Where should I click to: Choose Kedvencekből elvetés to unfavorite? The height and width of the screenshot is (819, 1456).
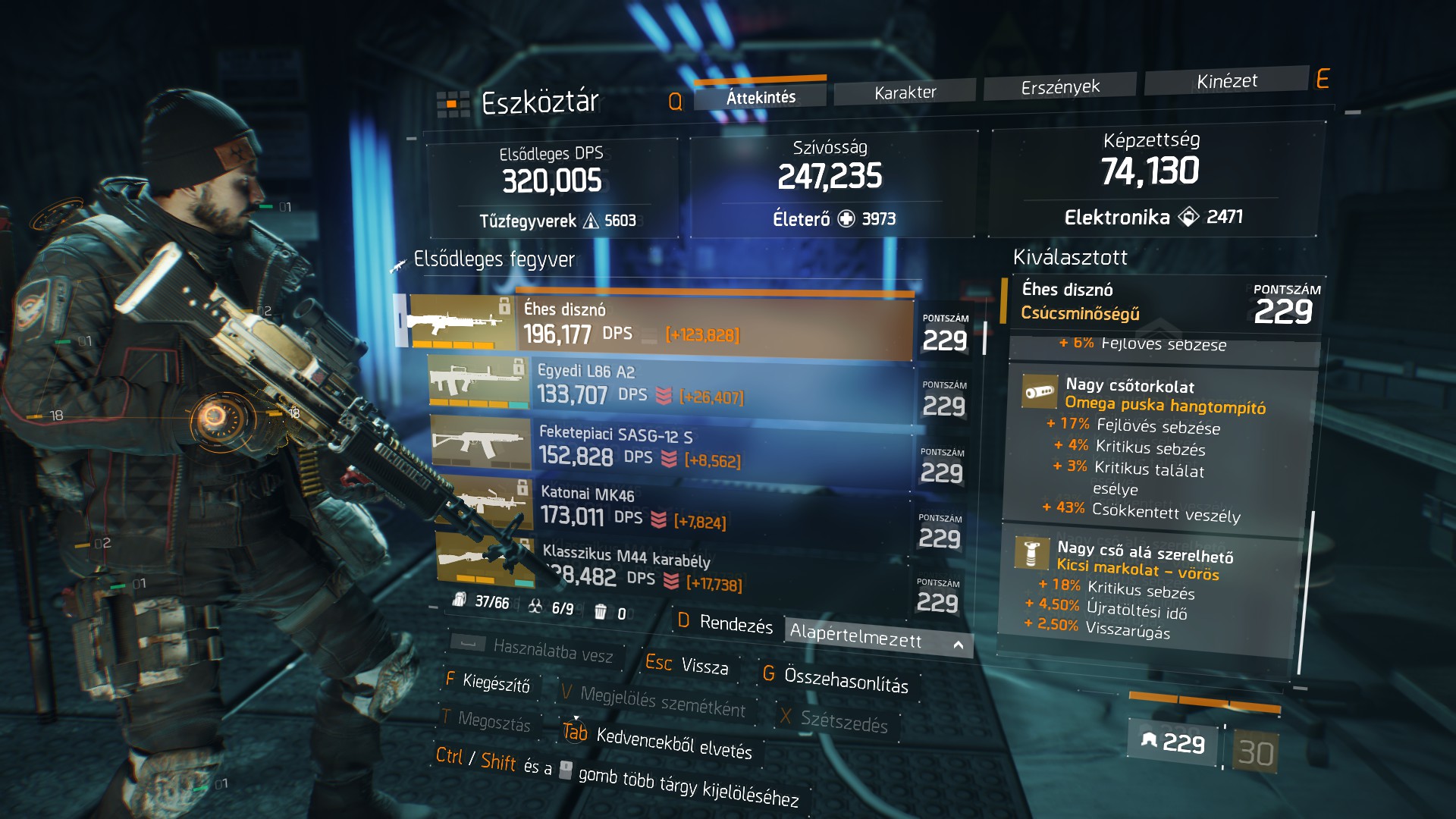(x=657, y=741)
